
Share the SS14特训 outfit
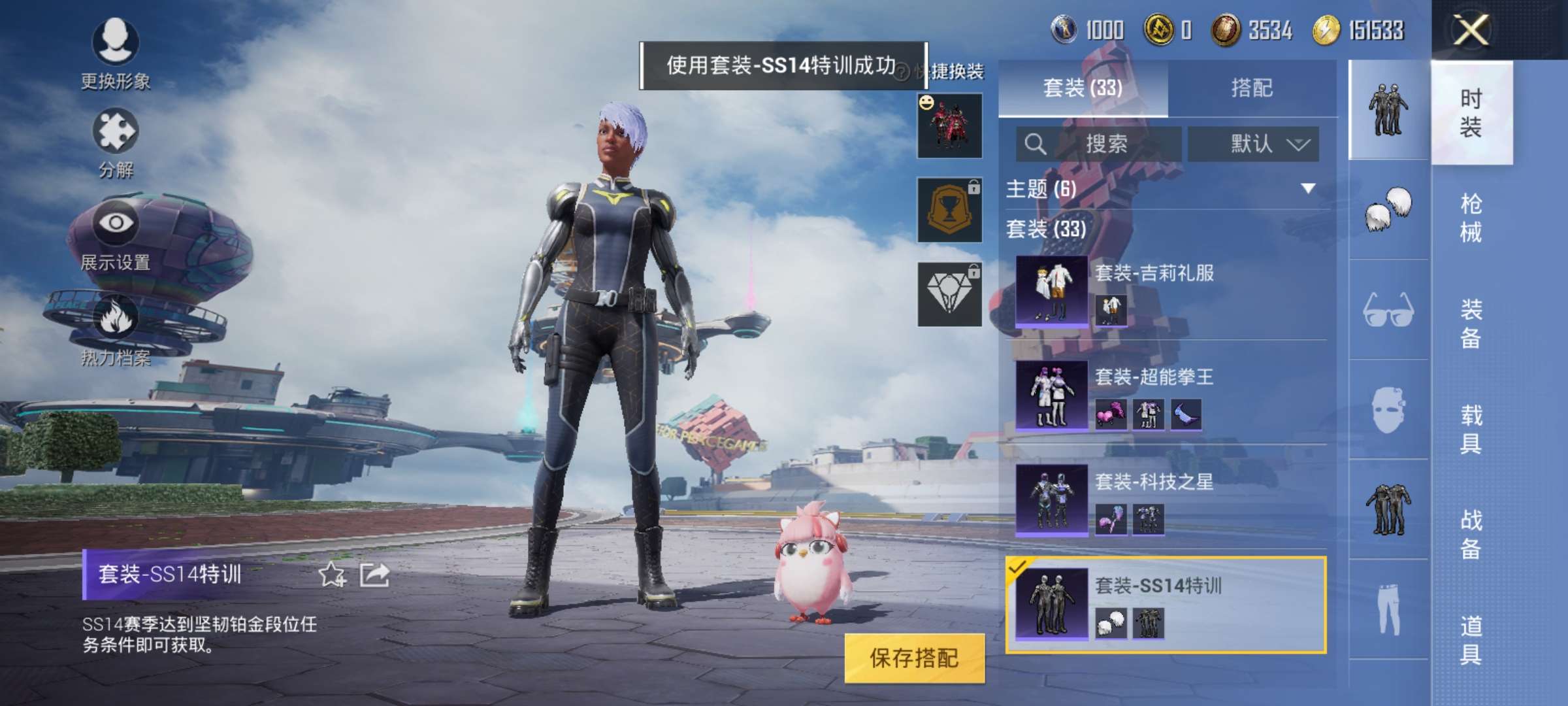[375, 575]
